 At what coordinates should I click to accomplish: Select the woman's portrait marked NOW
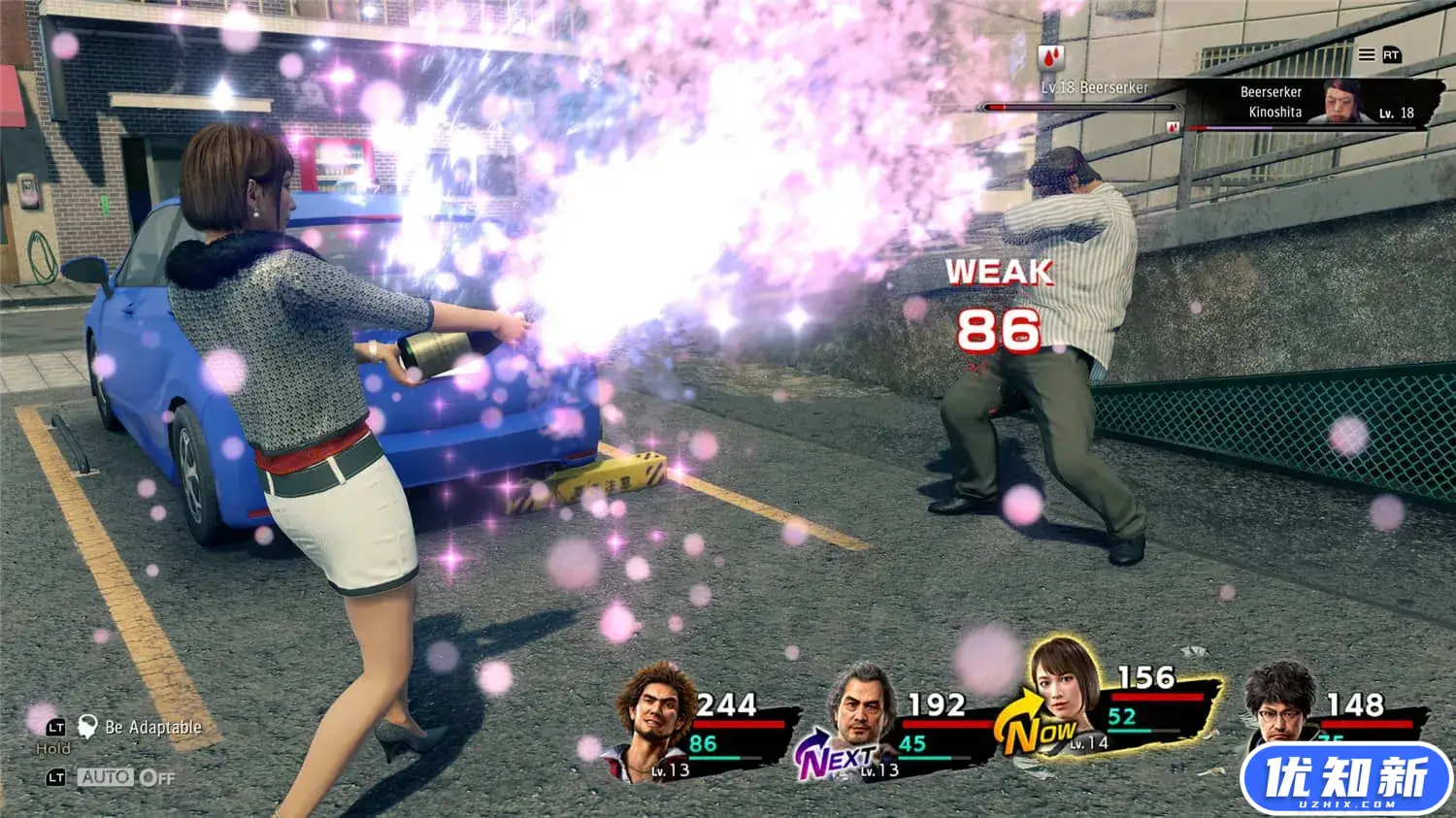click(x=1065, y=691)
